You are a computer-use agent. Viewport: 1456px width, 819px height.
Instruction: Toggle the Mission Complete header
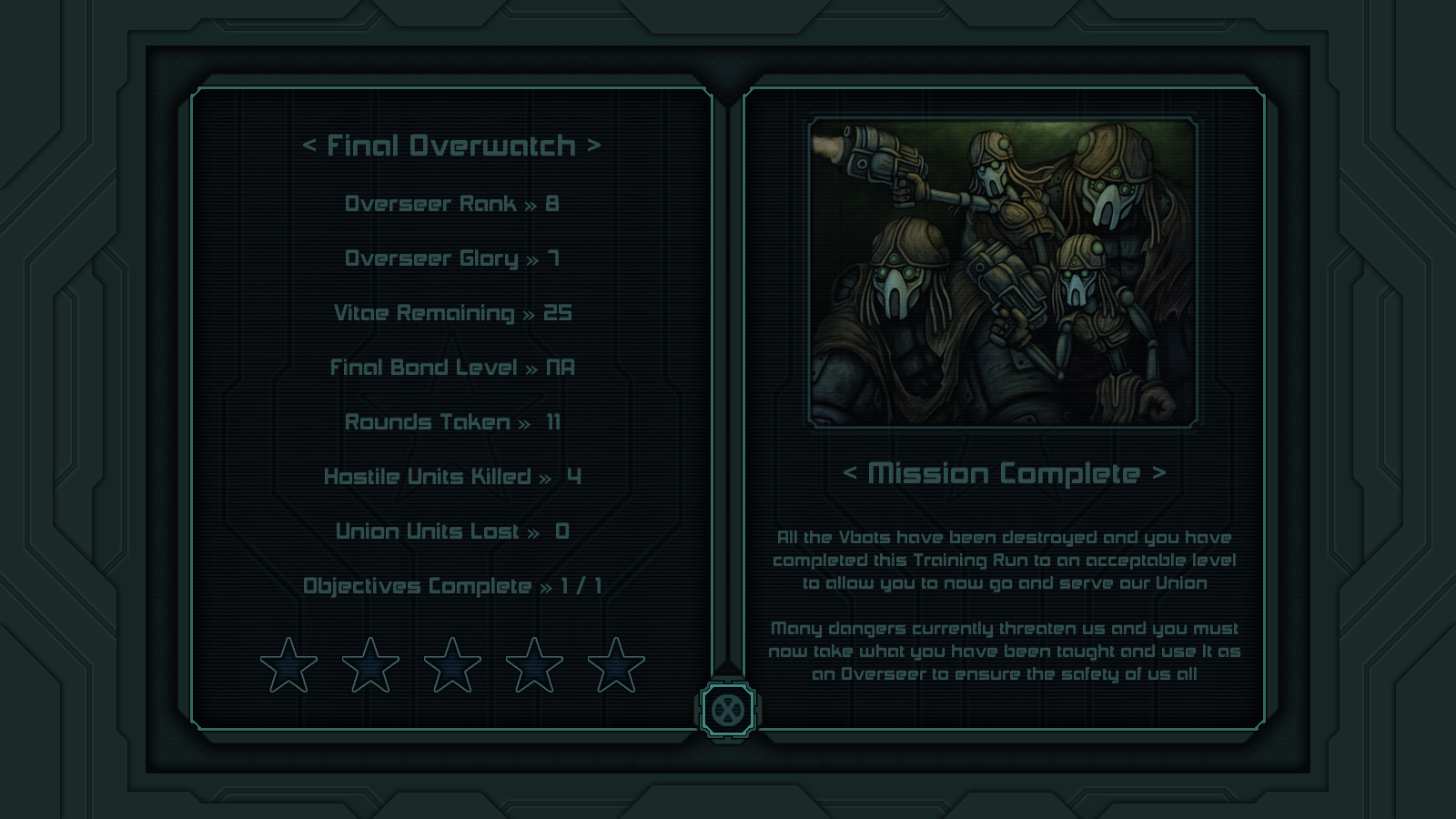(x=1005, y=473)
